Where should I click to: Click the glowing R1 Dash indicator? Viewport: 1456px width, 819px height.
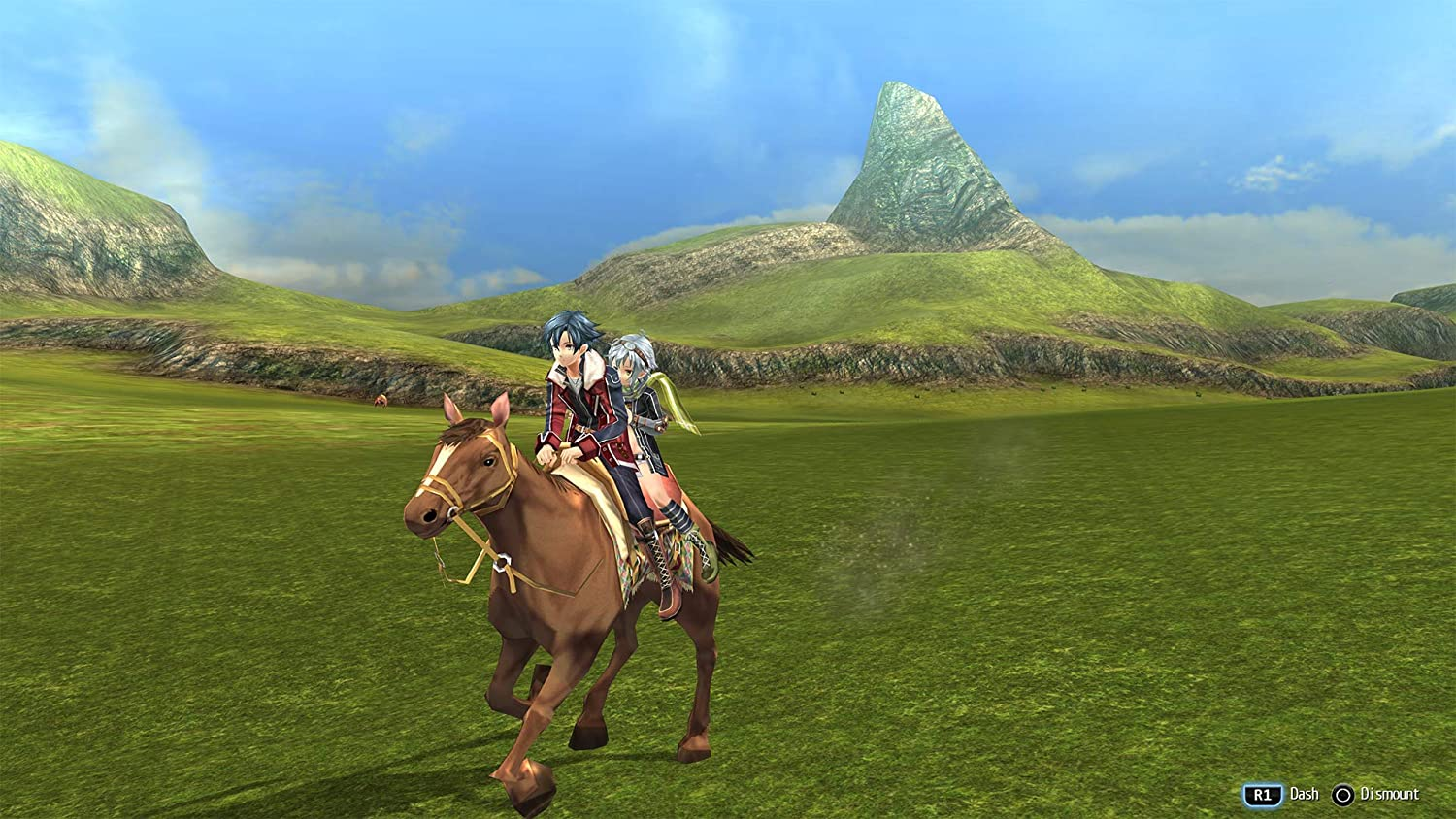click(x=1262, y=794)
